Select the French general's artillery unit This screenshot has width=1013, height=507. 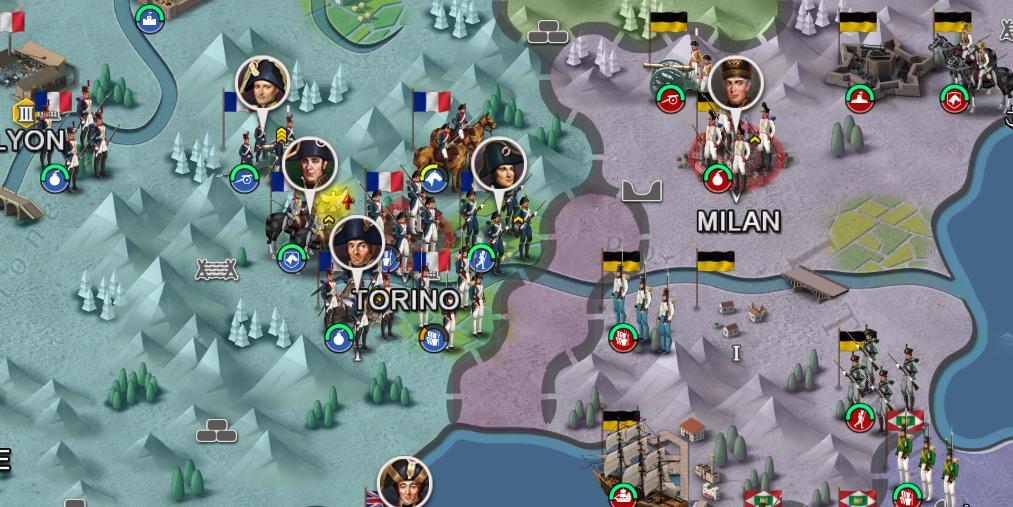pyautogui.click(x=260, y=150)
